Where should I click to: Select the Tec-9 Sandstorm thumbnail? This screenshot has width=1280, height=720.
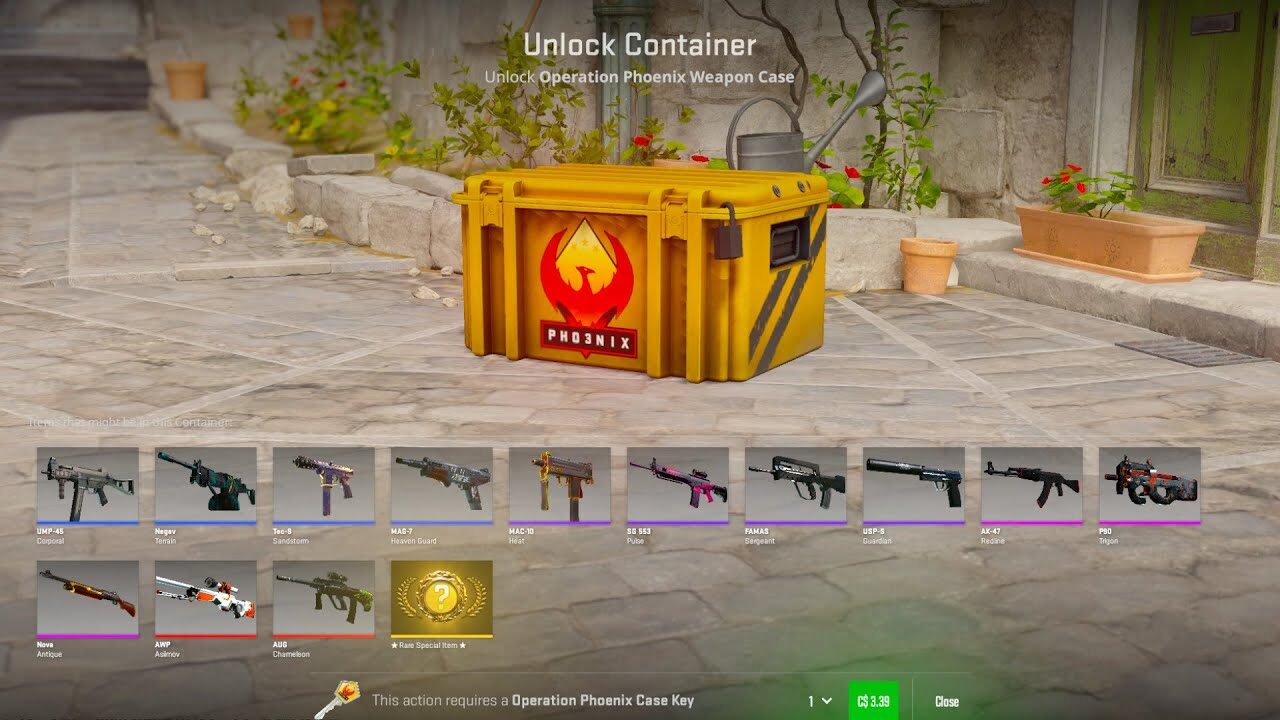[322, 488]
